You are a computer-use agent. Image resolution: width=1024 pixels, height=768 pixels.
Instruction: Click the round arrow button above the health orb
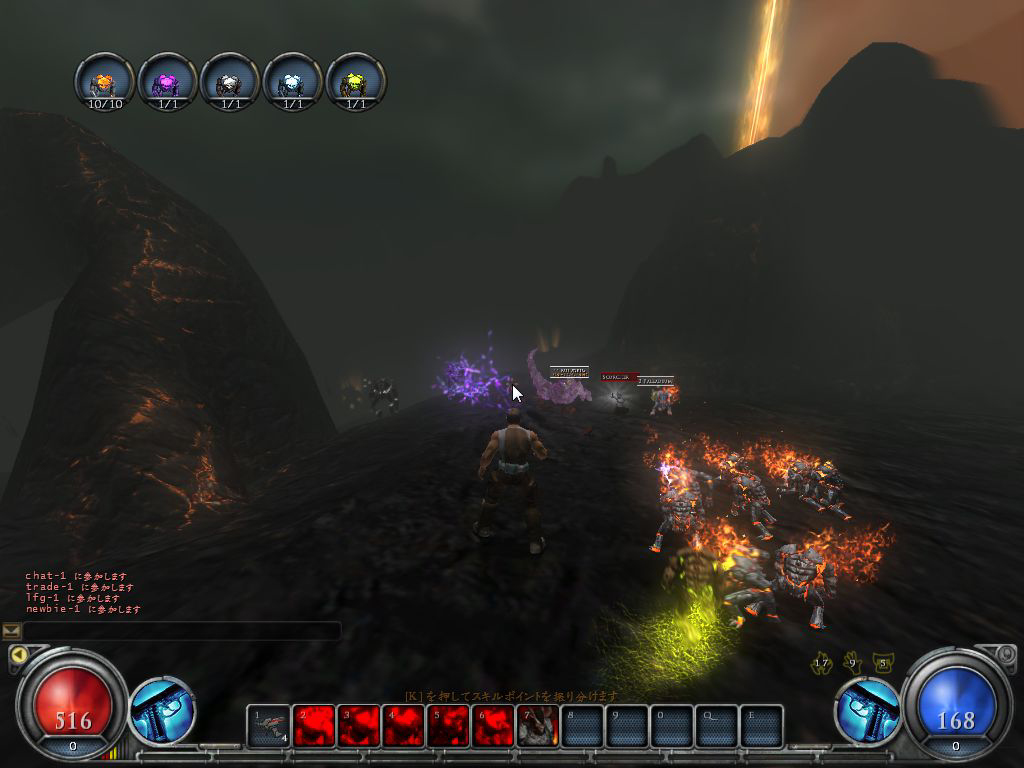17,656
